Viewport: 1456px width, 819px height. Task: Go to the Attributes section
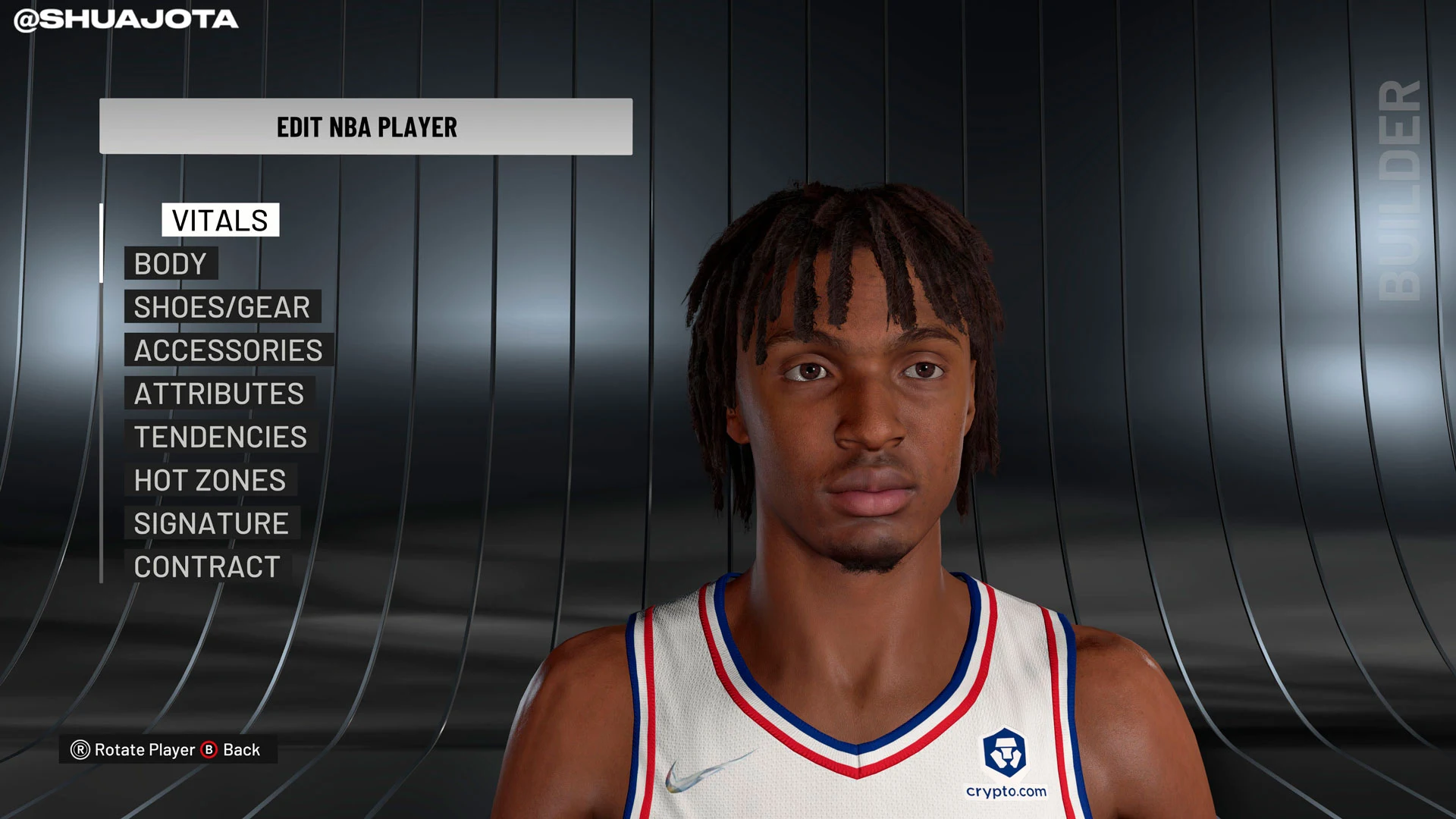coord(219,394)
